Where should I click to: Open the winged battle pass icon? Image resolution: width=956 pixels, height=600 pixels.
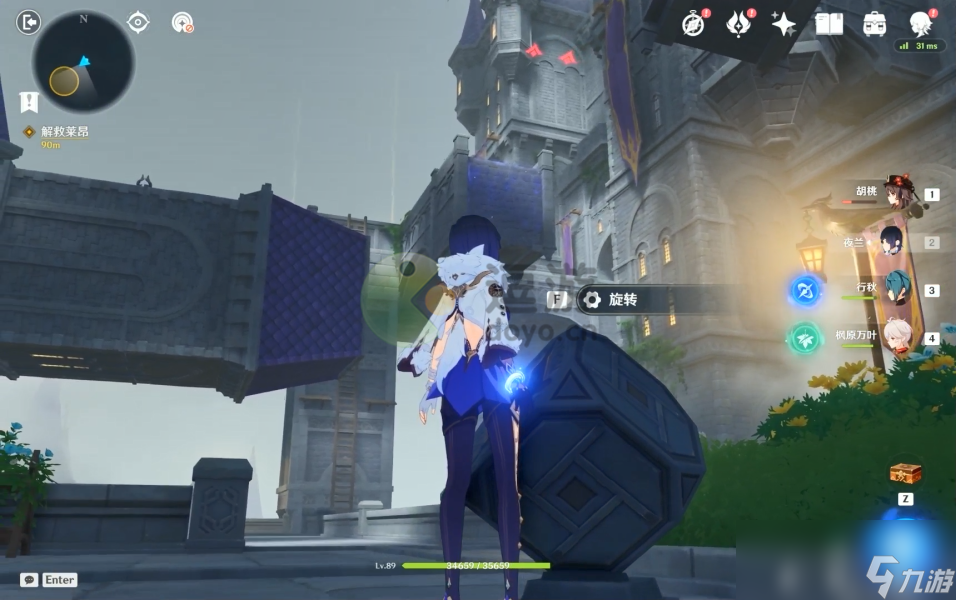(x=738, y=24)
